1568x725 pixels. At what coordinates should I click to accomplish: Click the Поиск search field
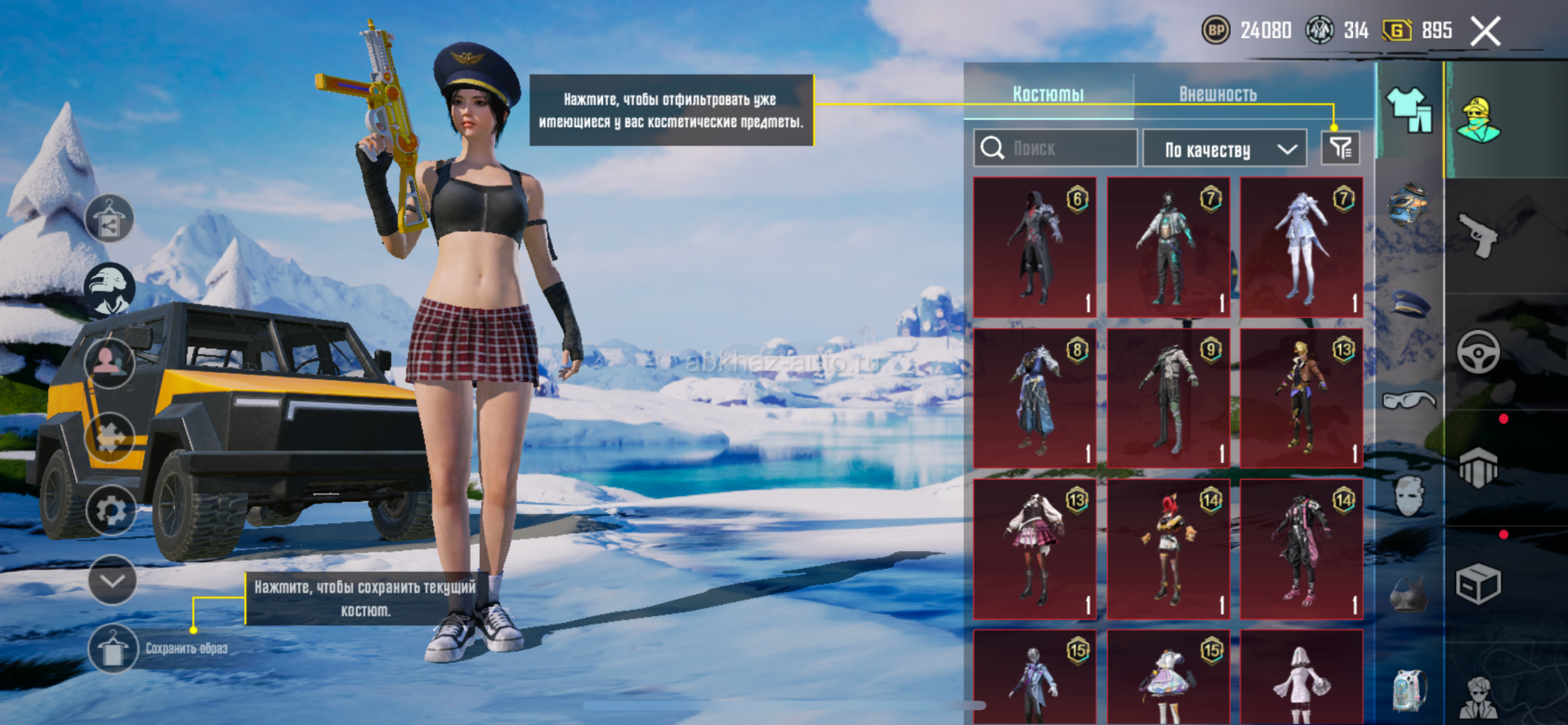click(x=1056, y=148)
